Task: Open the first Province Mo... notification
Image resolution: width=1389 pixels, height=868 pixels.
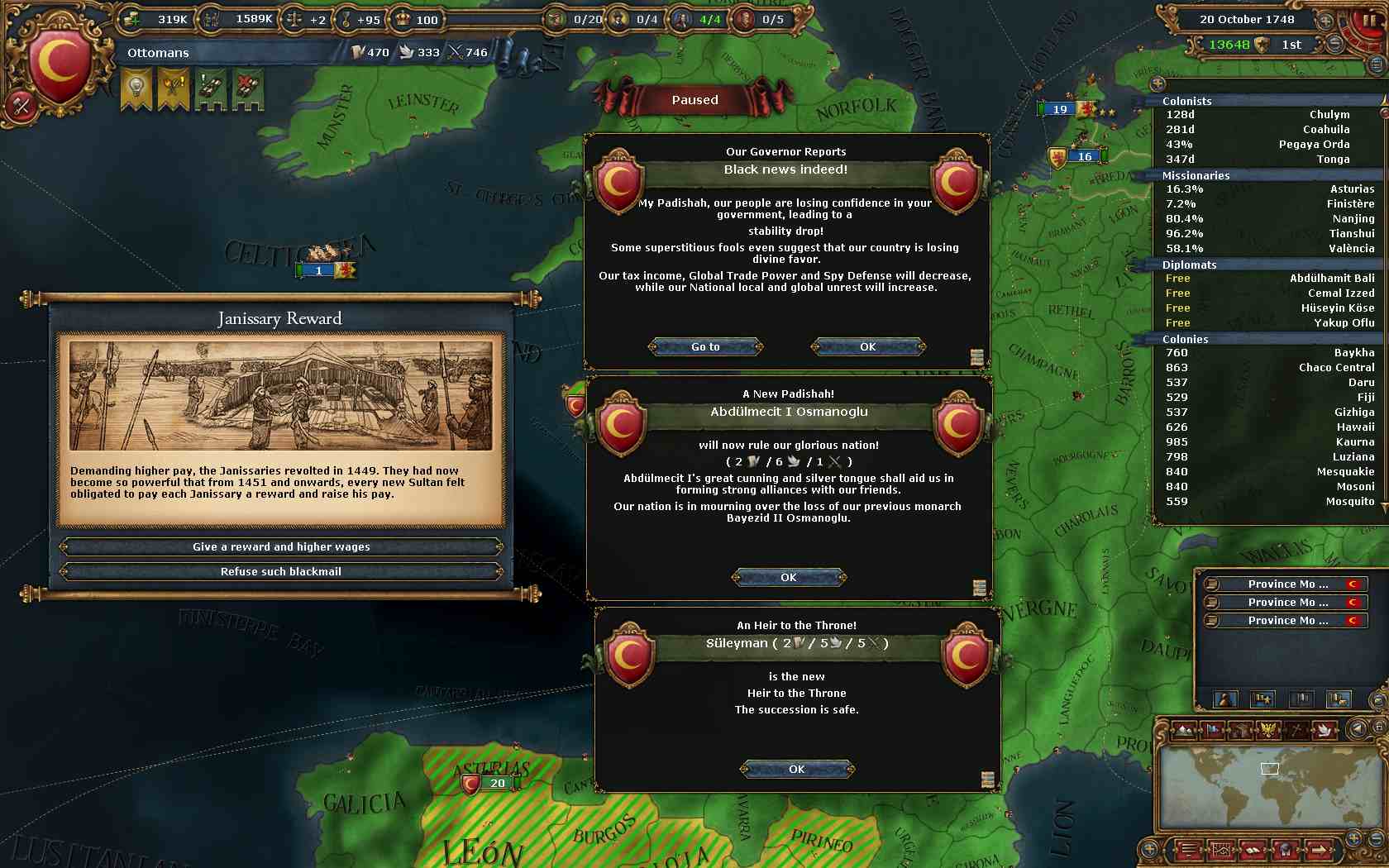Action: point(1286,584)
